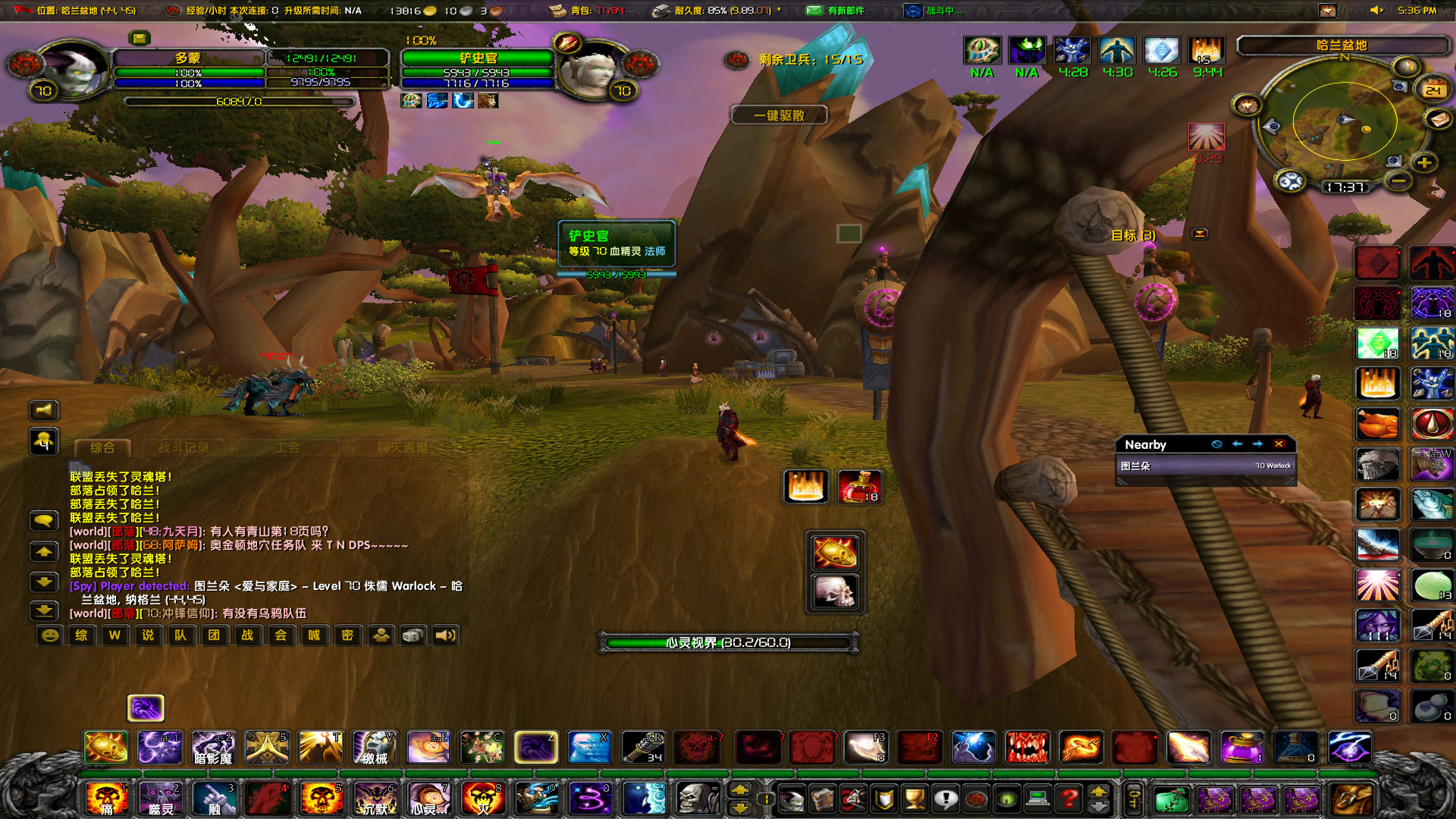Viewport: 1456px width, 819px height.
Task: Click the social friends icon in the chat bar
Action: coord(381,635)
